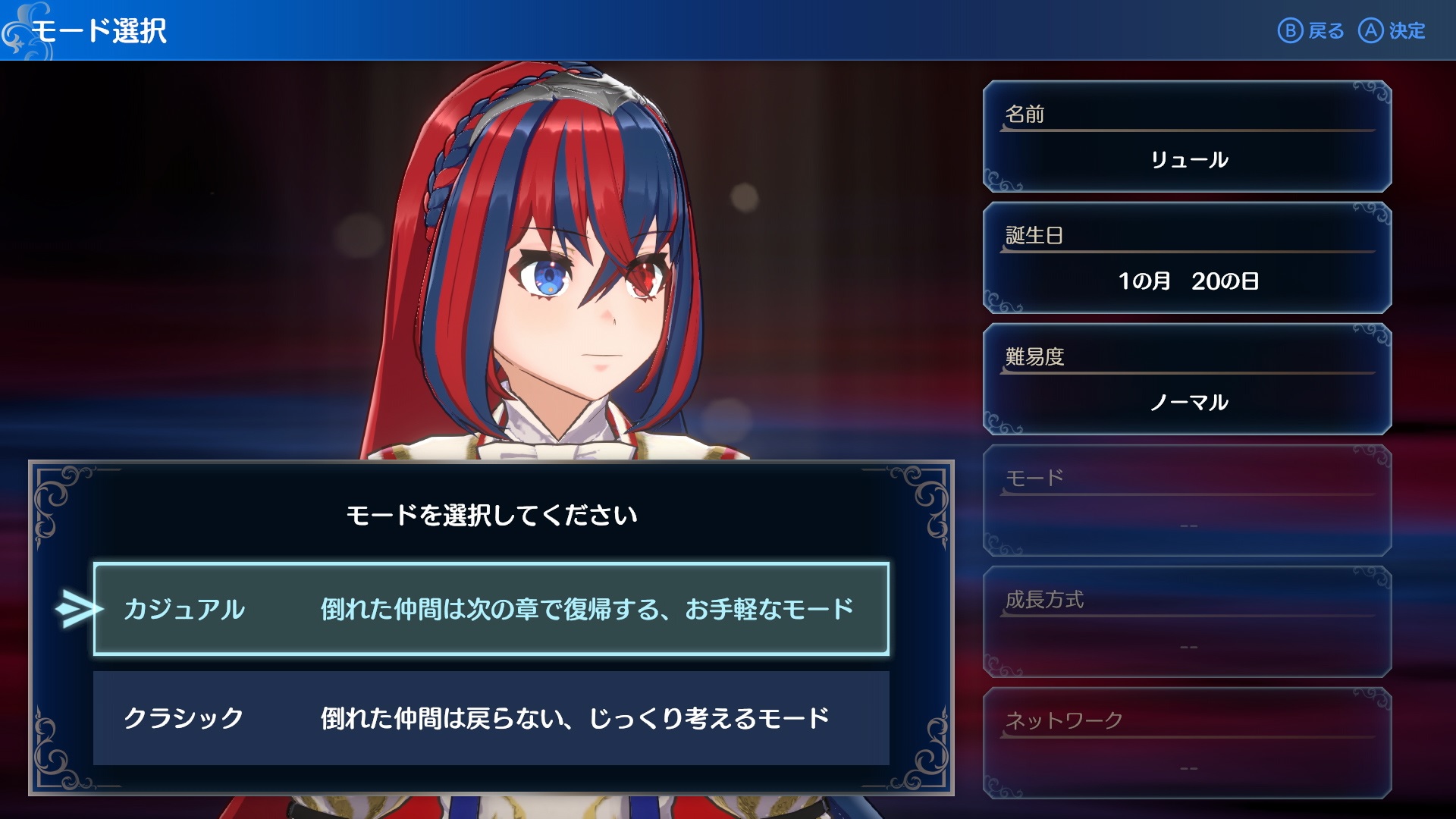1456x819 pixels.
Task: Click the decorative flourish icon beside モード選択
Action: 15,30
